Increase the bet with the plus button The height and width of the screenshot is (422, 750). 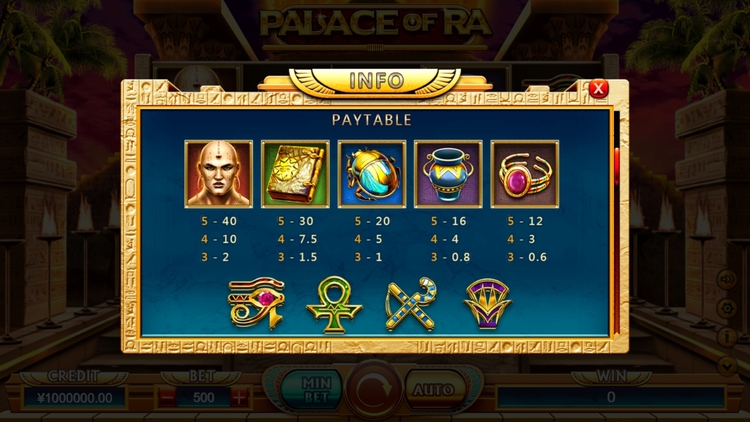(x=239, y=396)
